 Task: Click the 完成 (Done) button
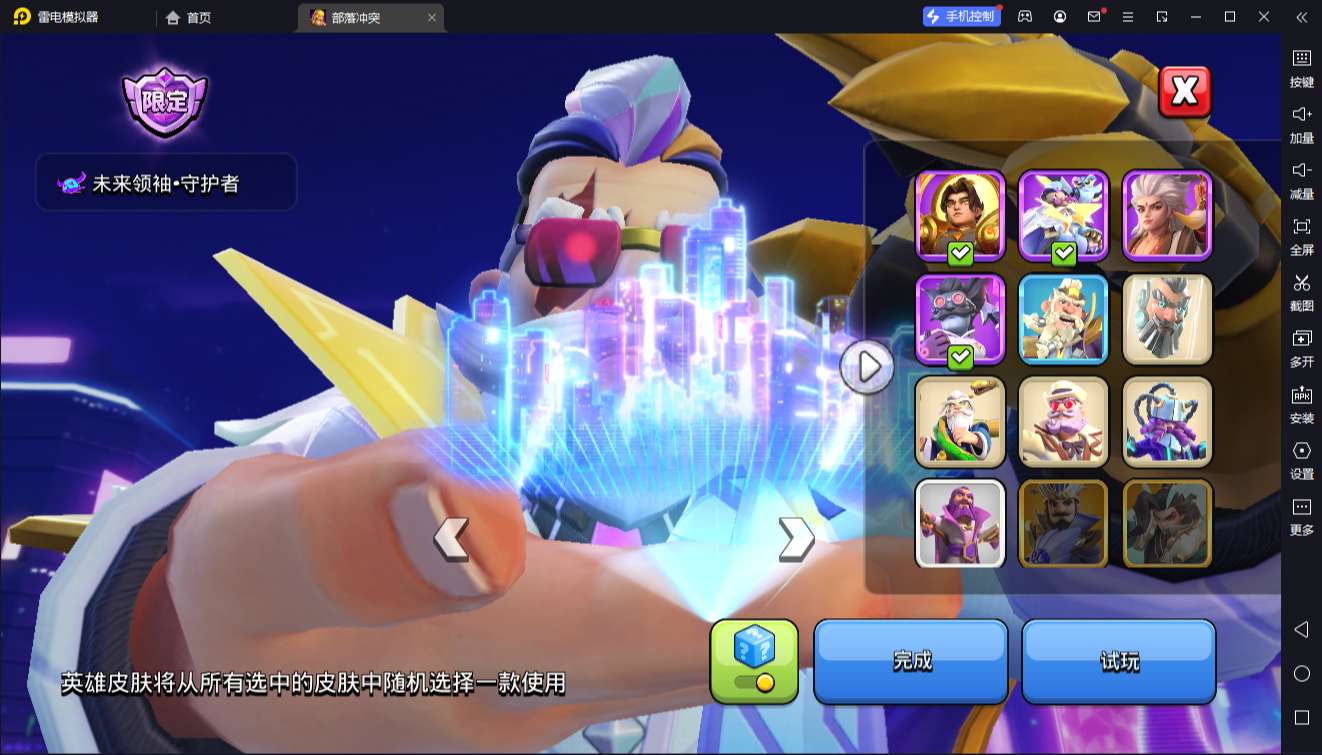click(911, 661)
